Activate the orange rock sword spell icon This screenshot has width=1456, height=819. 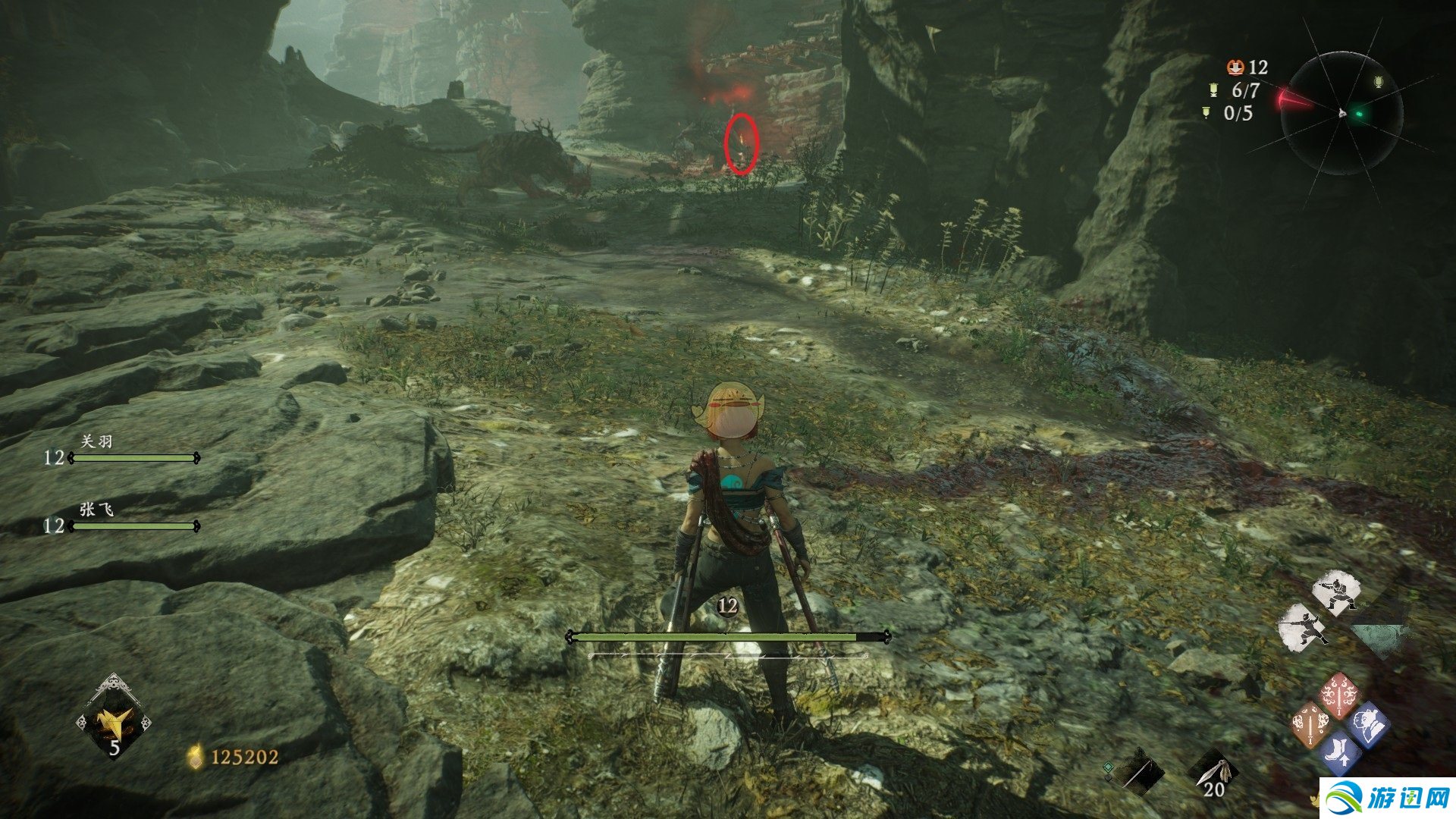coord(1311,724)
